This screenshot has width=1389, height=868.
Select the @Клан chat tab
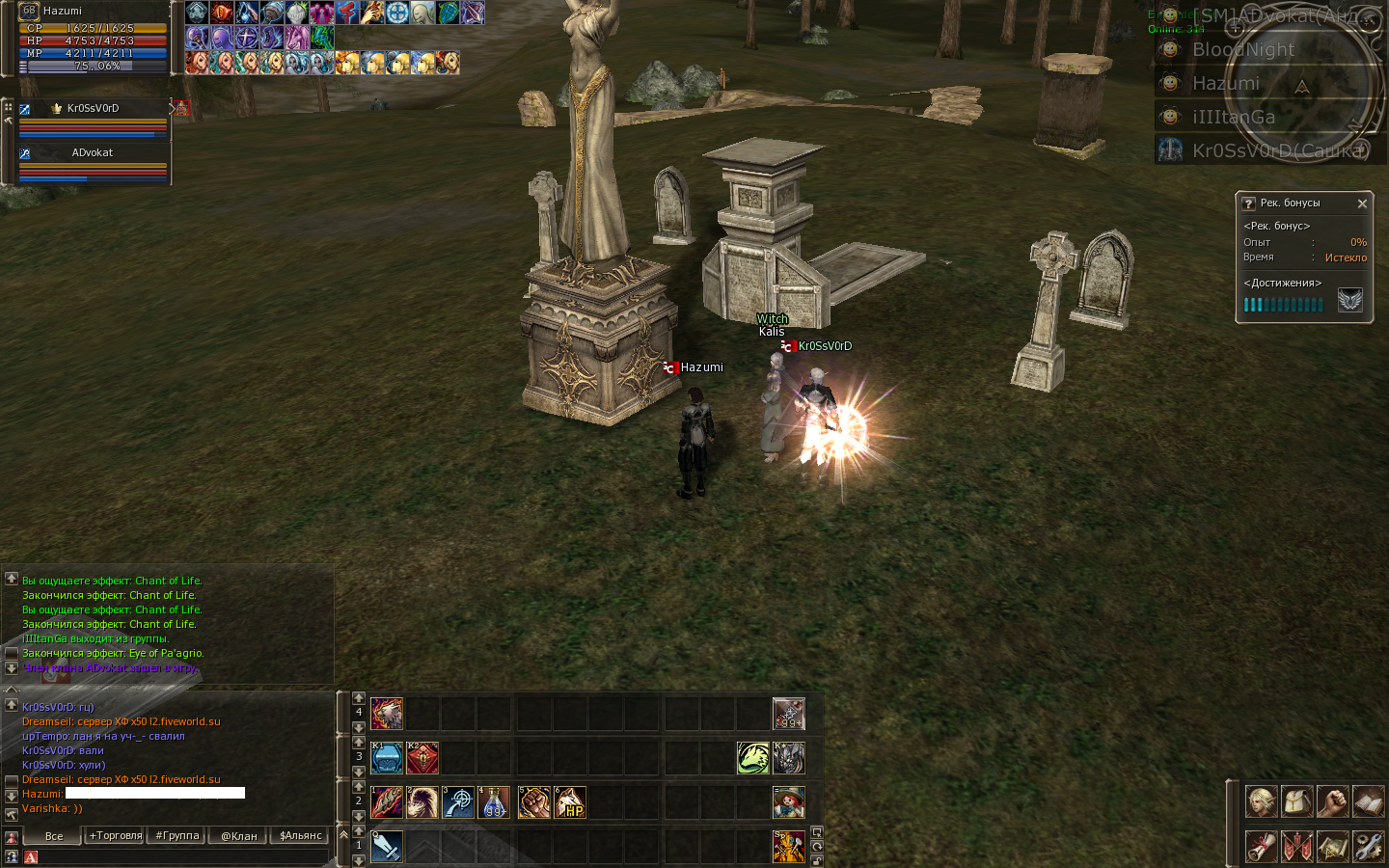(239, 836)
